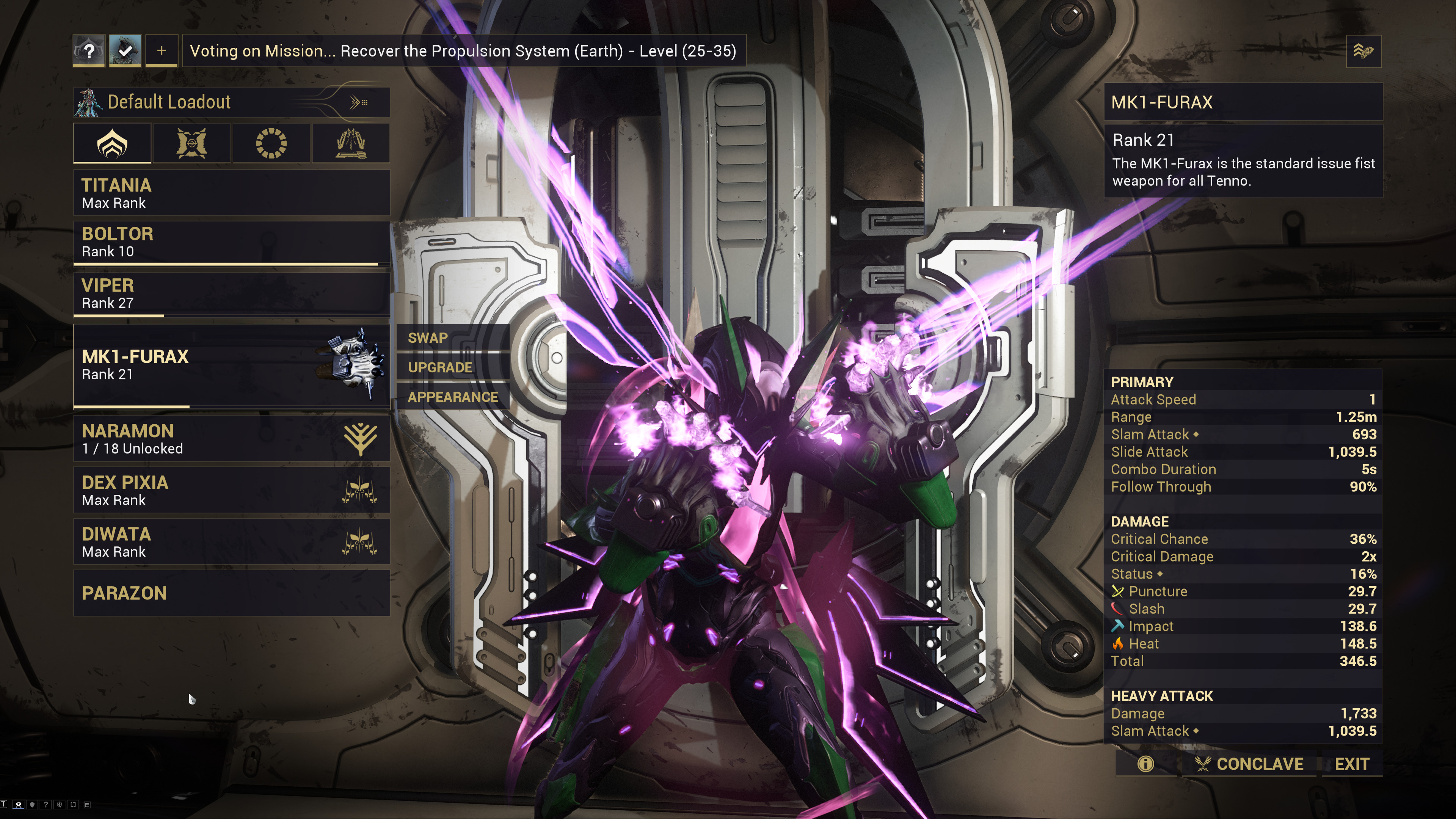This screenshot has height=819, width=1456.
Task: Open the PARAZON slot
Action: (231, 593)
